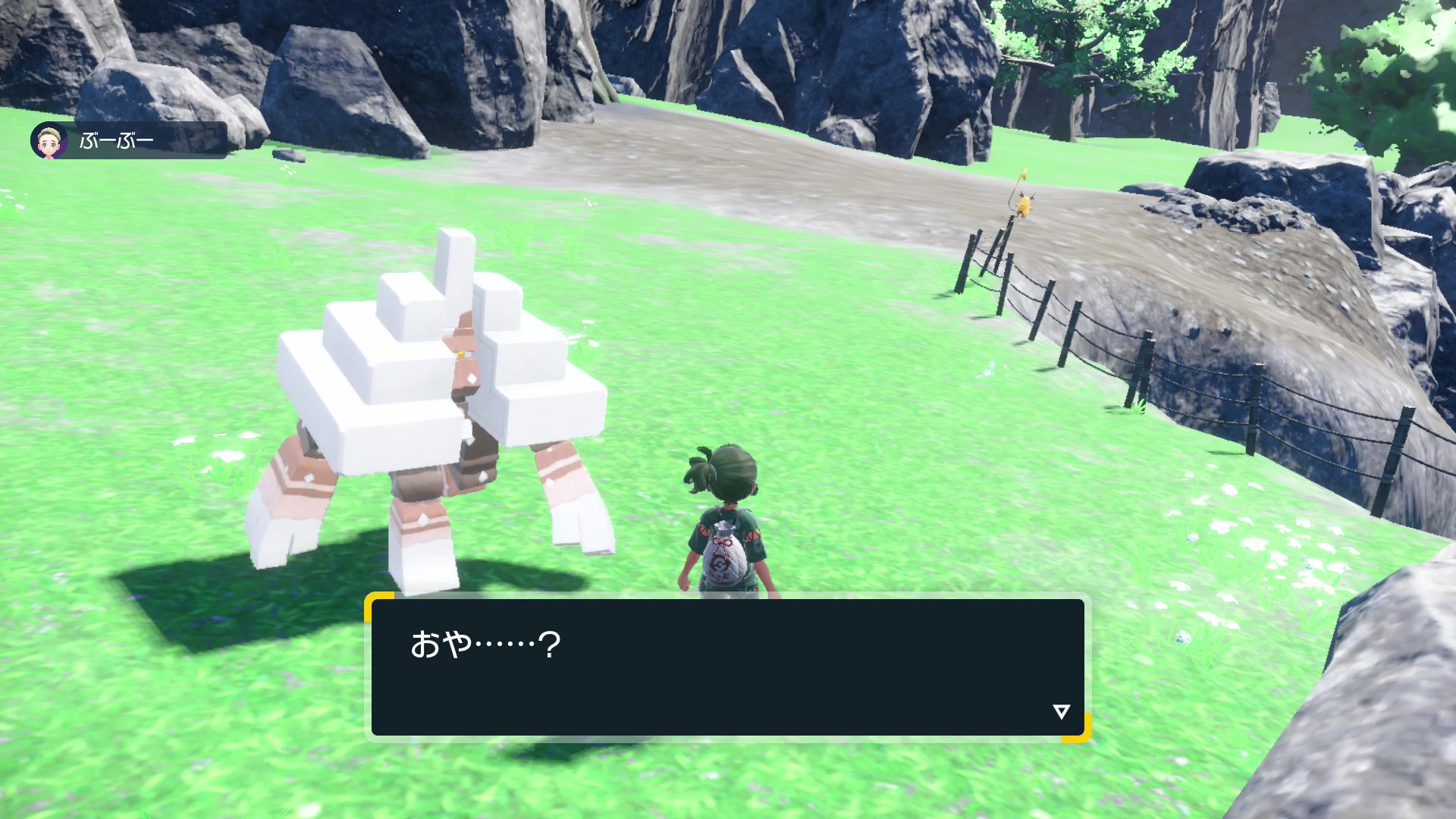This screenshot has width=1456, height=819.
Task: Click the おや……? dialogue box
Action: point(727,667)
